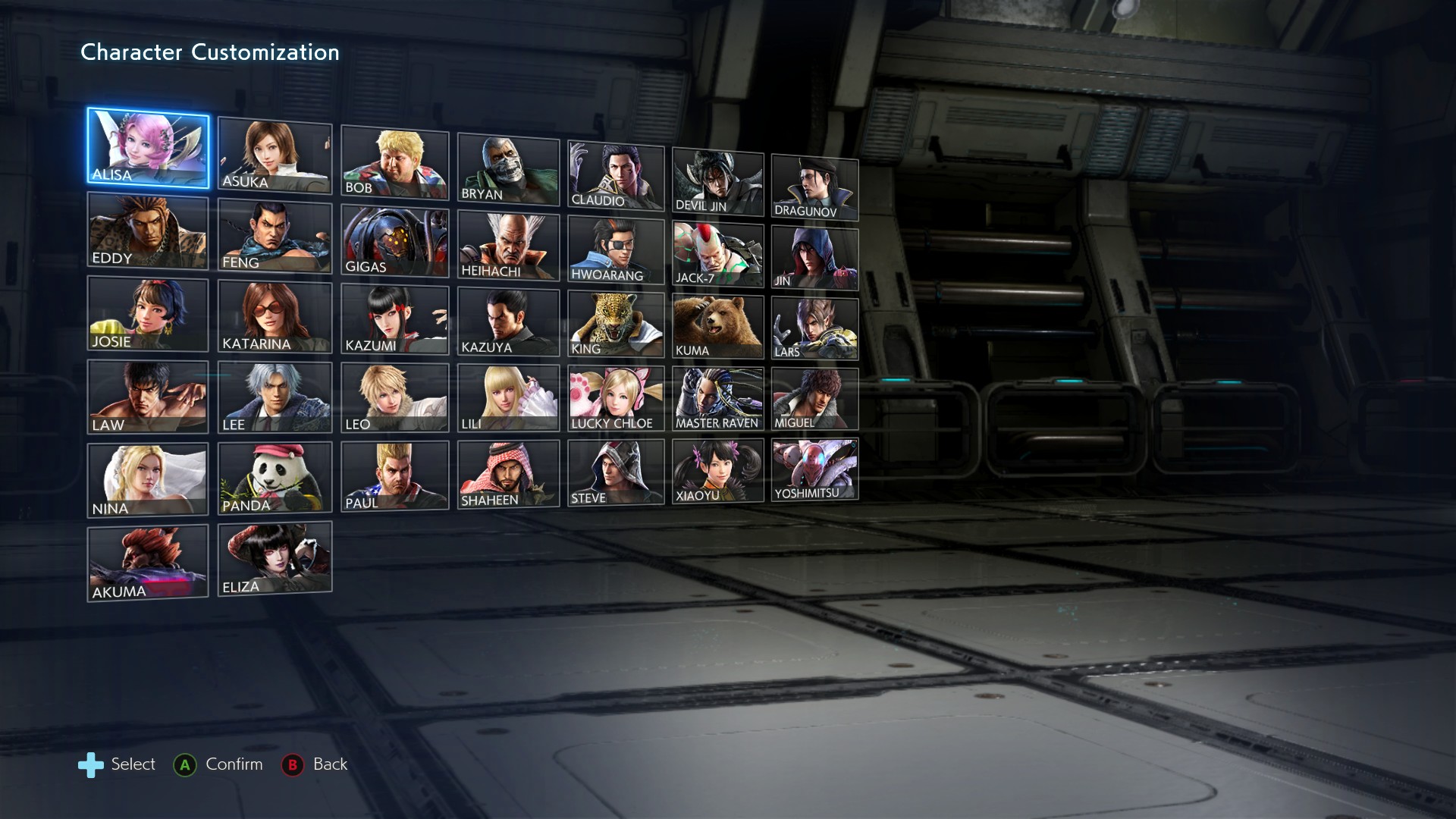The image size is (1456, 819).
Task: Click the Eddy character tile
Action: tap(148, 231)
